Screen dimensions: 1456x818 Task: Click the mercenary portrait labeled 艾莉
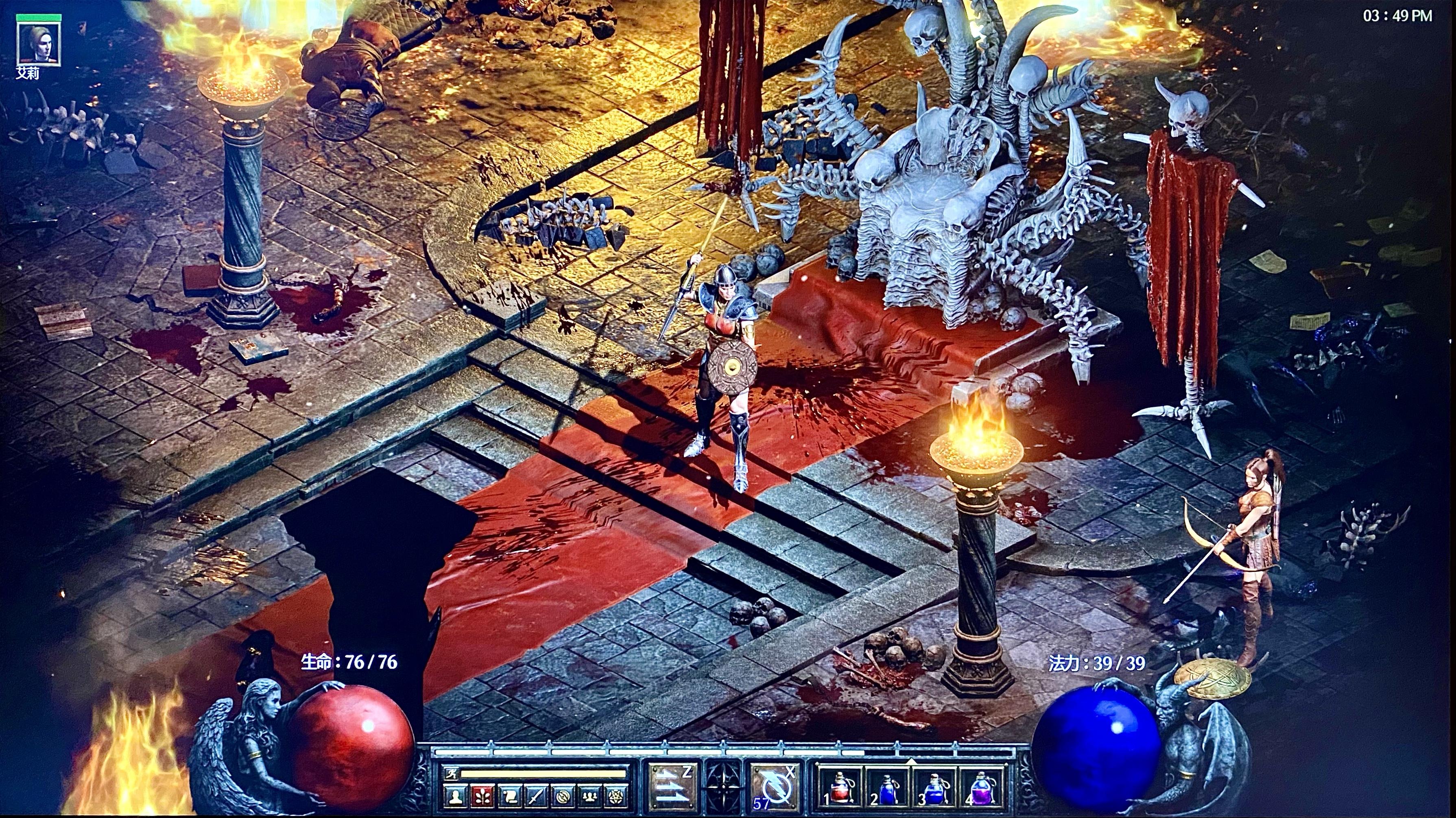click(x=38, y=44)
